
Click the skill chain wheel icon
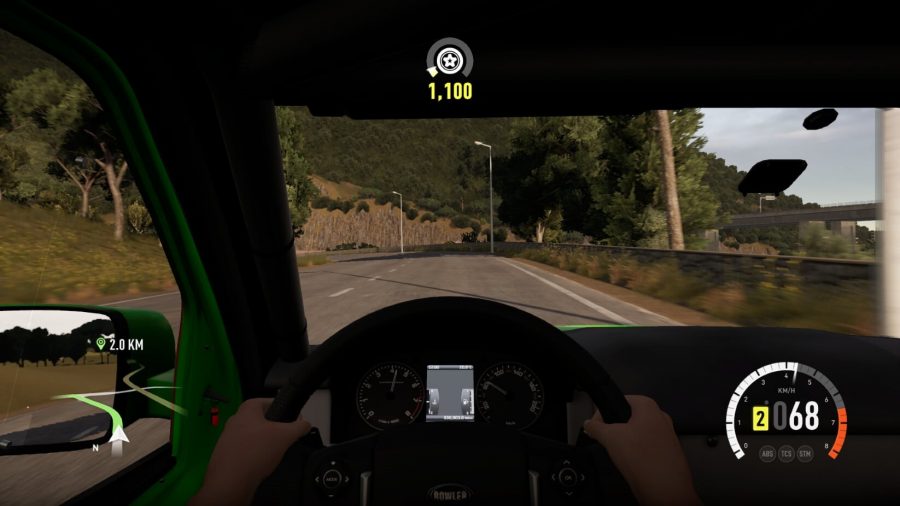449,58
